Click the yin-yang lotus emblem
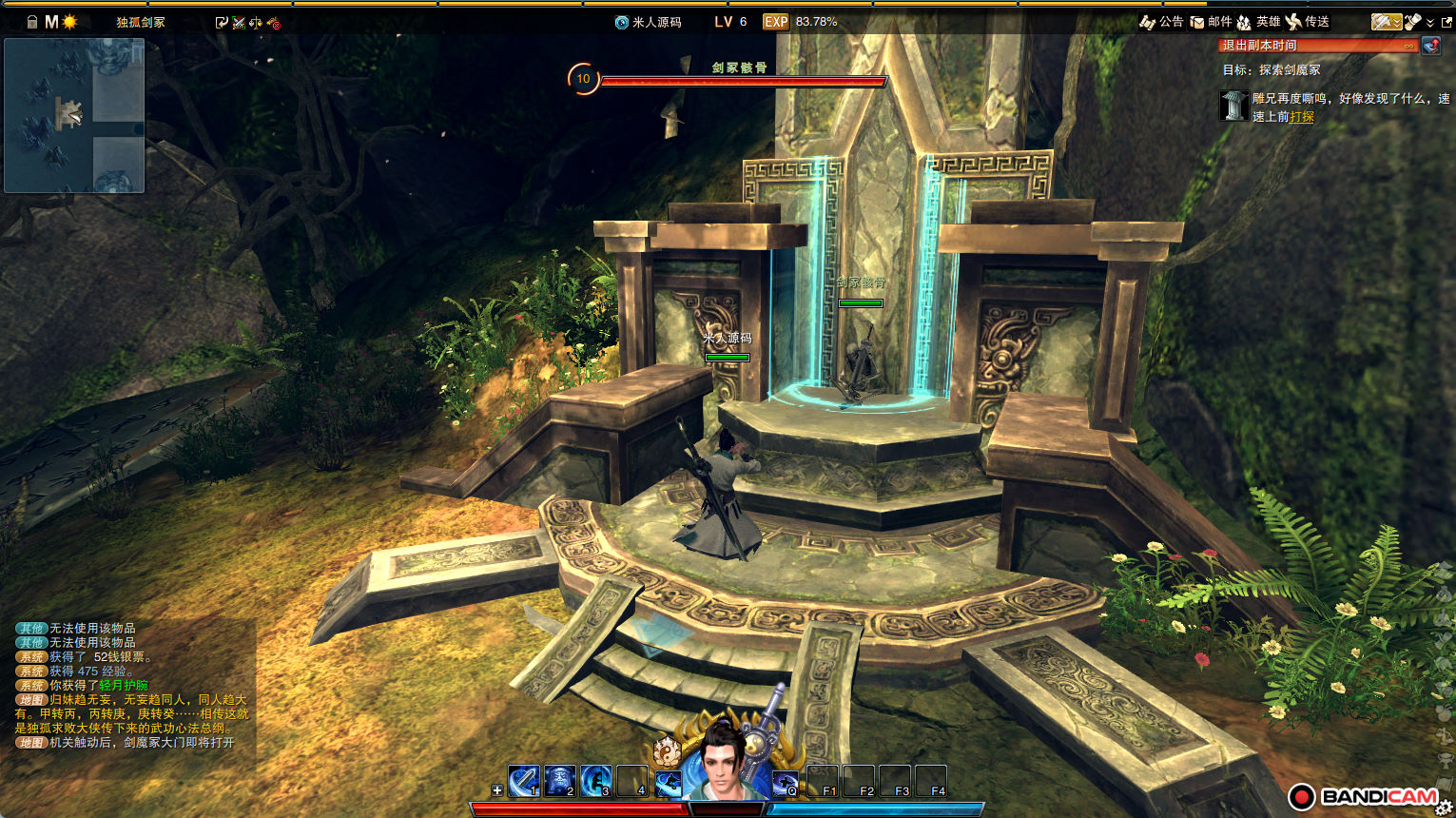This screenshot has width=1456, height=818. click(668, 751)
